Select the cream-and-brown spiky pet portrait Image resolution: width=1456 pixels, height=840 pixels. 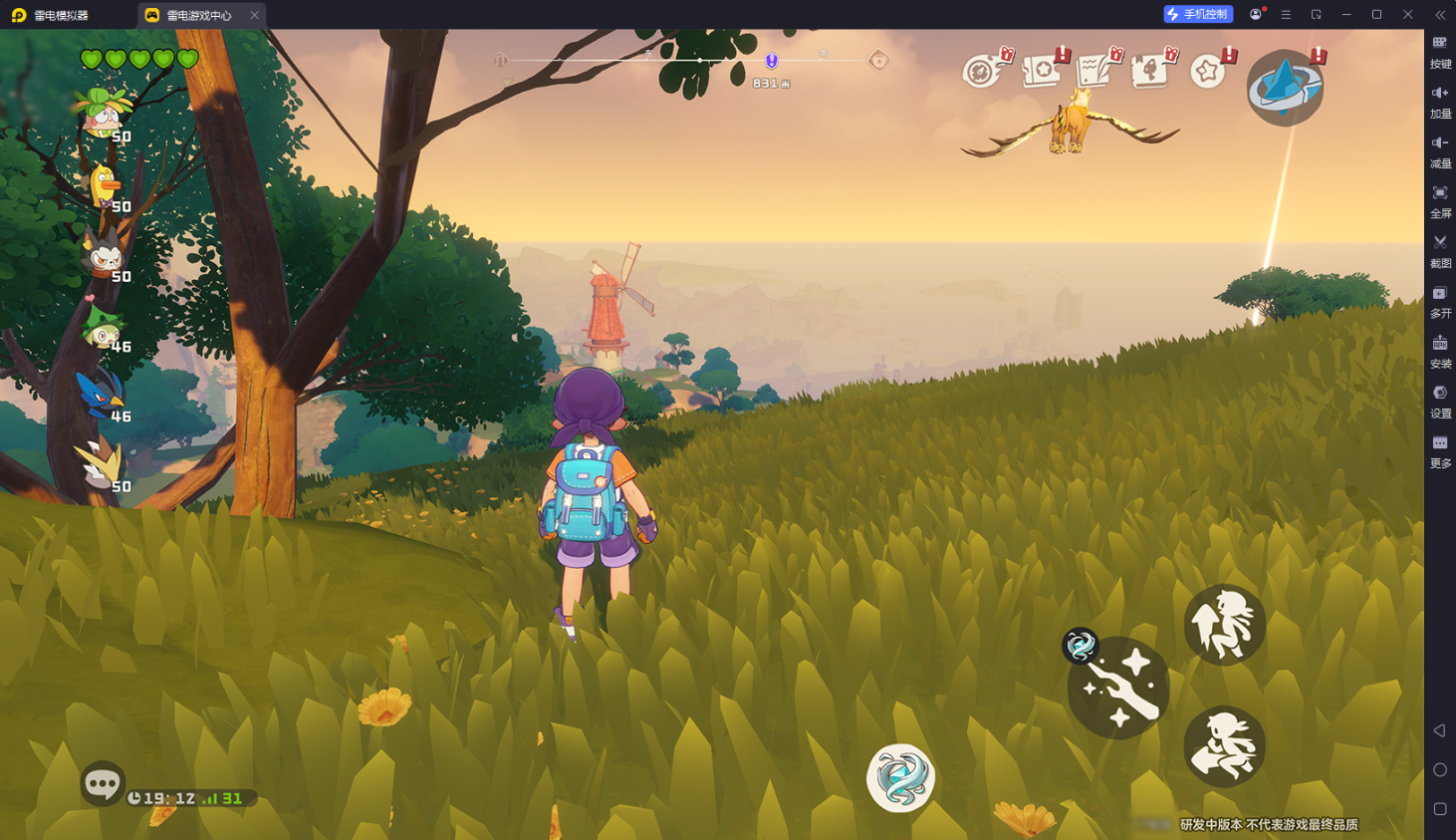(x=101, y=464)
